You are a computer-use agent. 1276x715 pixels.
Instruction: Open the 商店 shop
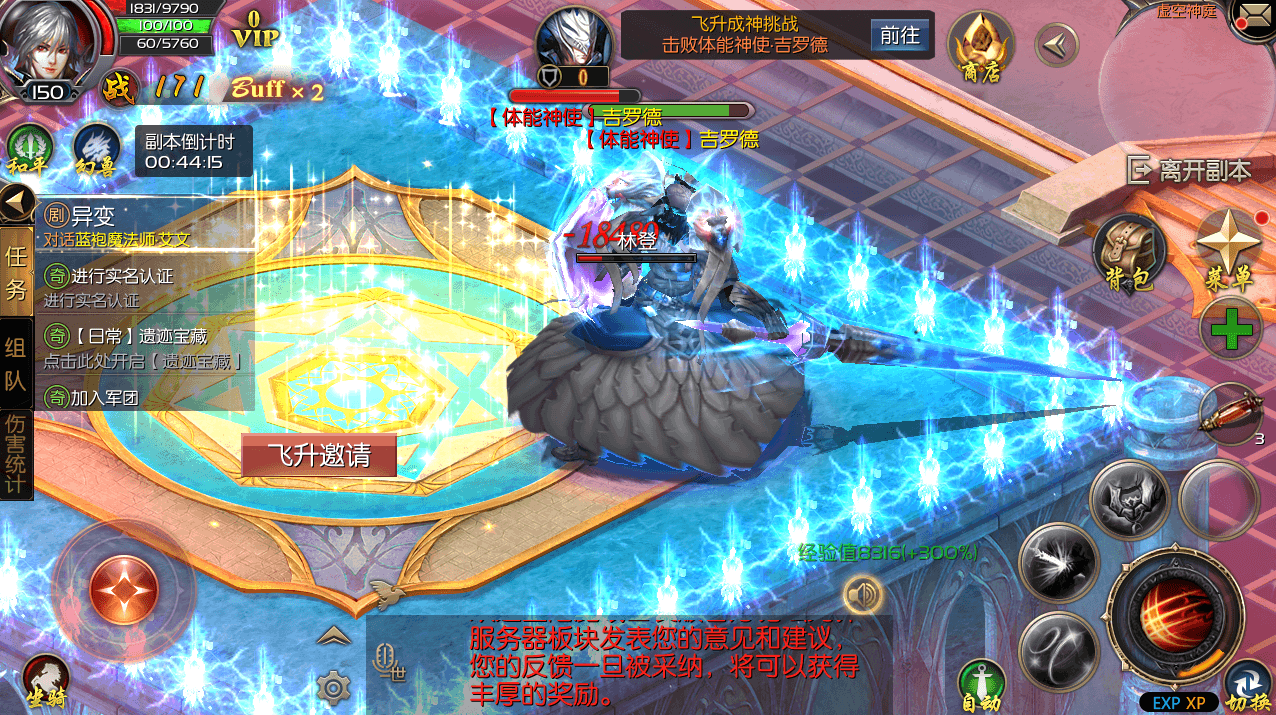point(979,46)
